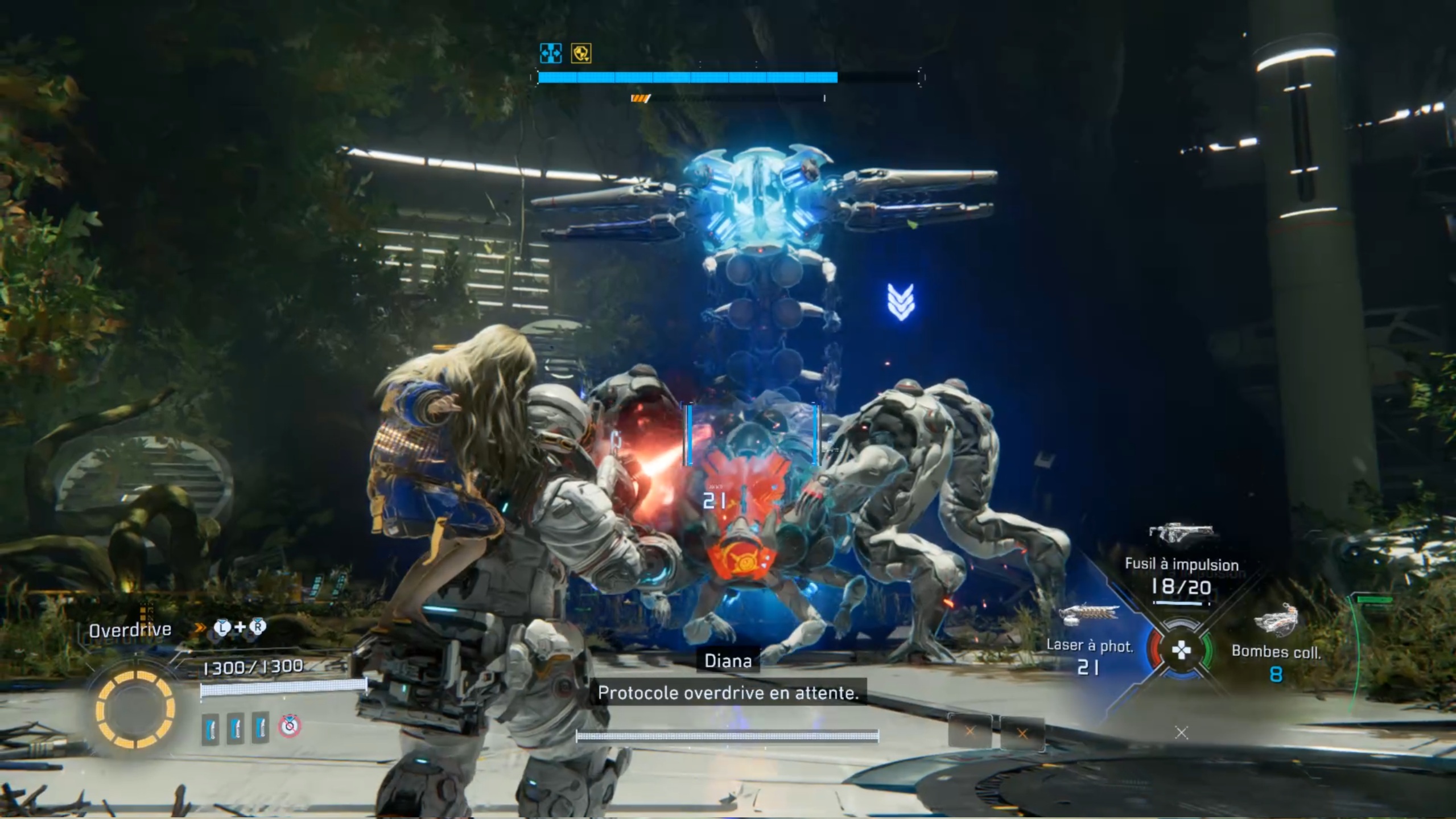Activate the orange Overdrive ring gauge
1456x819 pixels.
[x=135, y=709]
